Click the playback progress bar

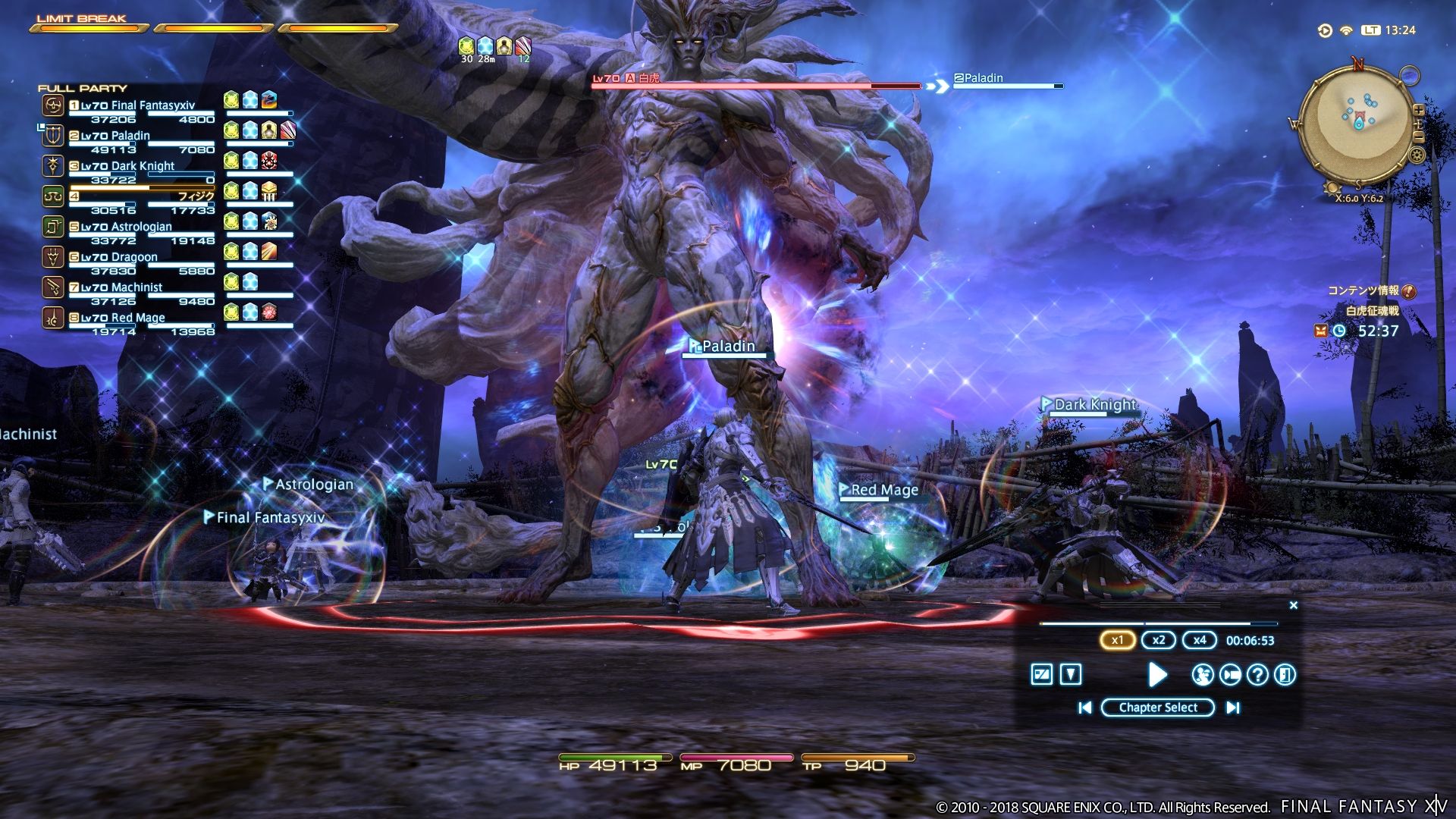1158,623
